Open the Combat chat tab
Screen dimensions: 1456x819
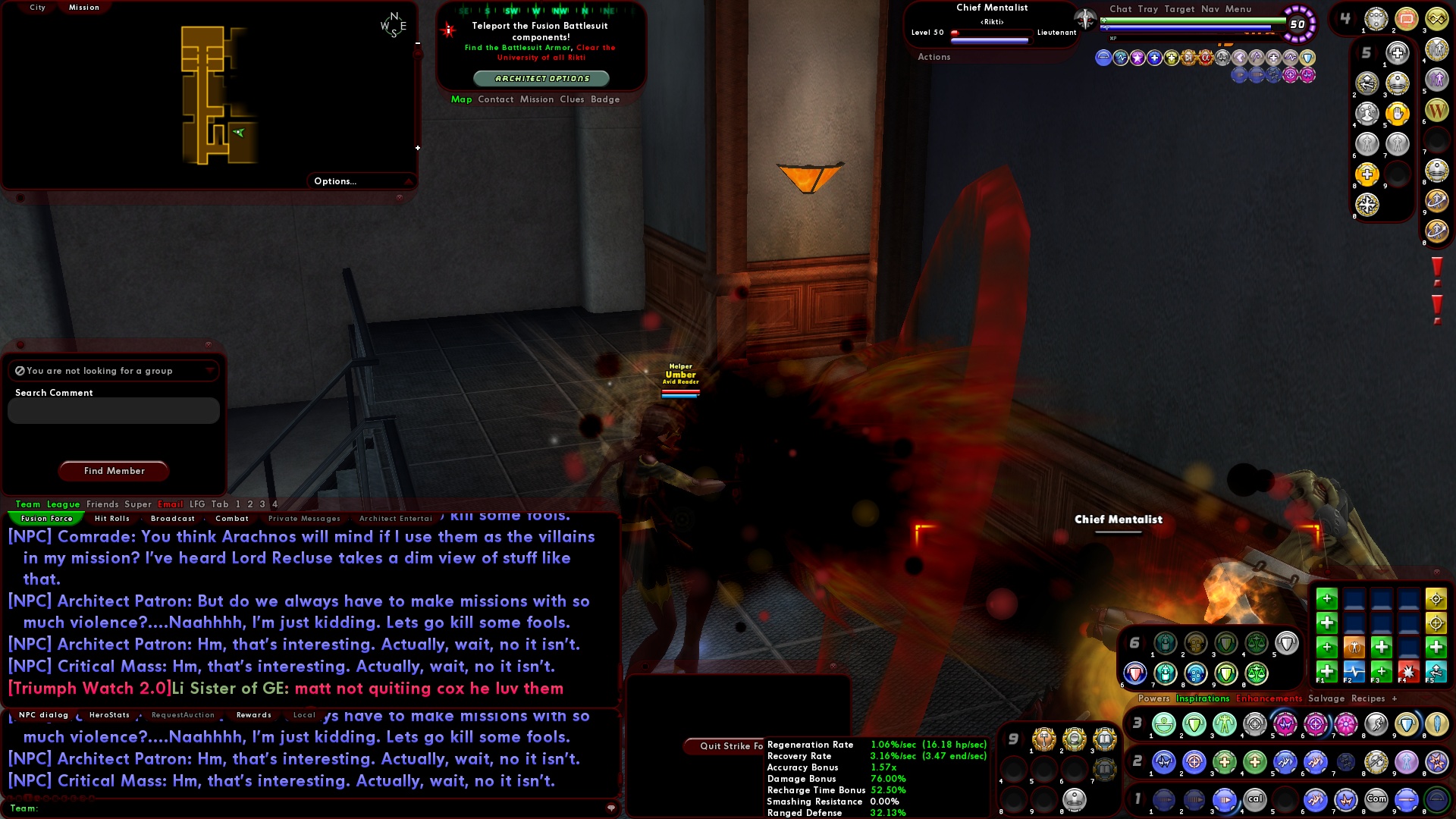[x=233, y=519]
